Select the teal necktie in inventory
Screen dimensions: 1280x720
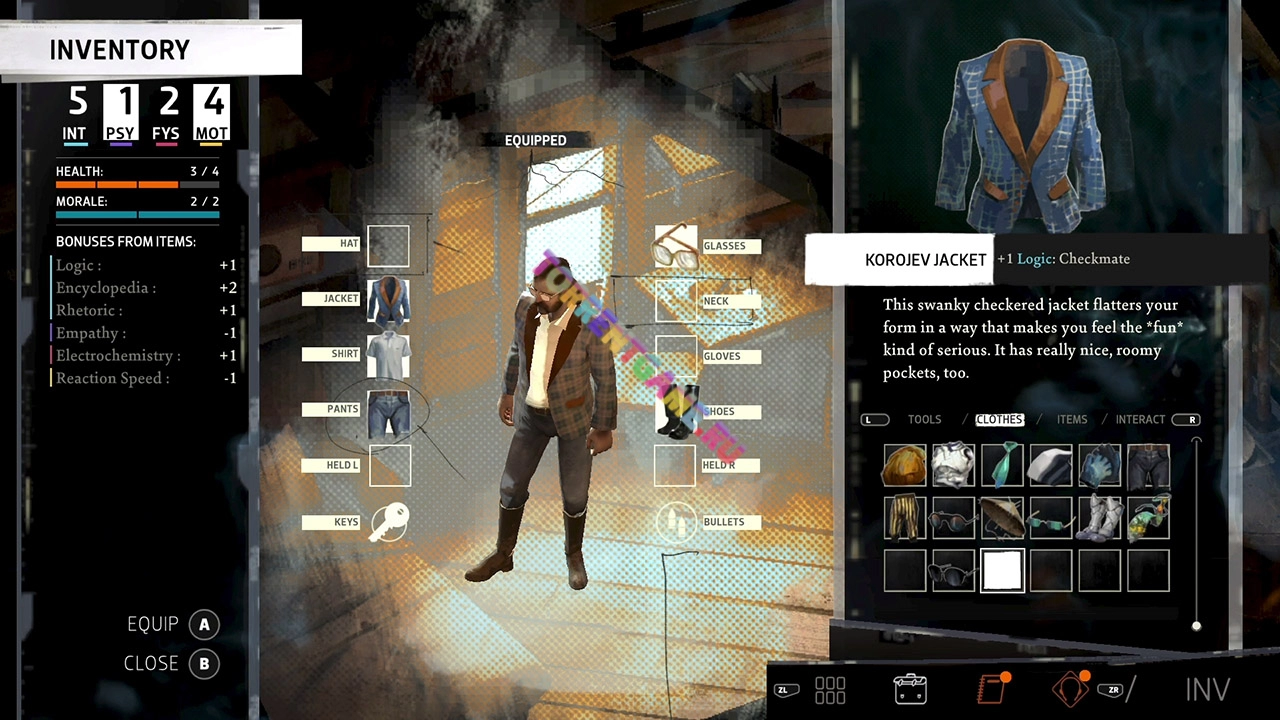pyautogui.click(x=1002, y=466)
